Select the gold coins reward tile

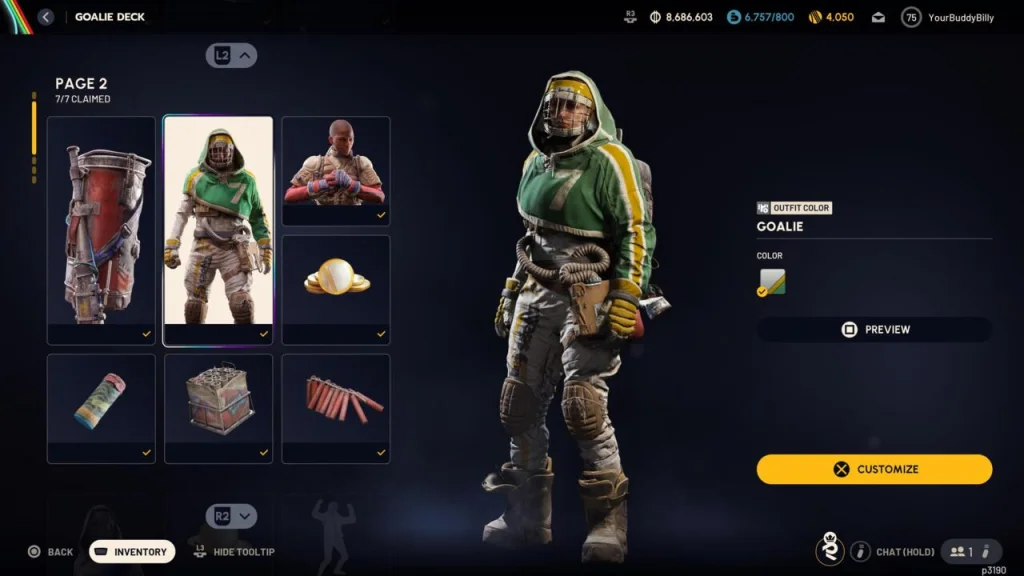336,290
